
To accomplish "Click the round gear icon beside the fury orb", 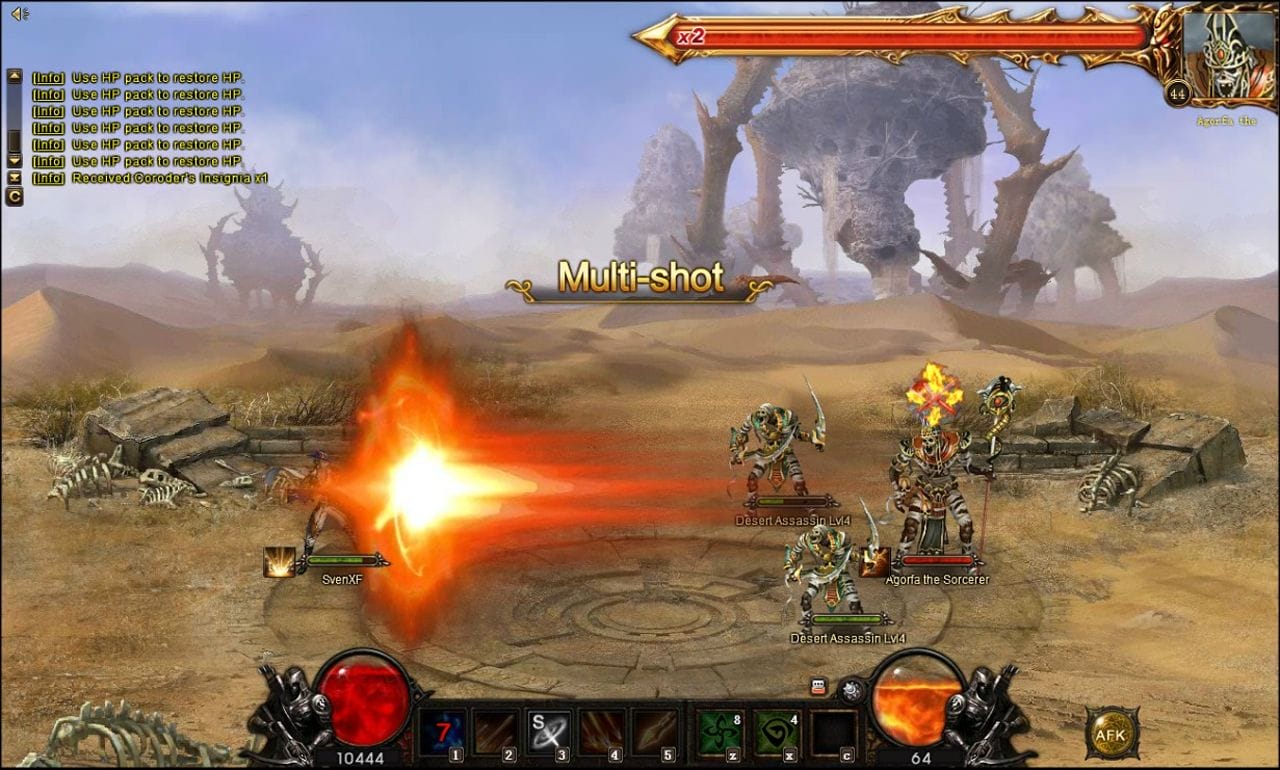I will click(851, 690).
